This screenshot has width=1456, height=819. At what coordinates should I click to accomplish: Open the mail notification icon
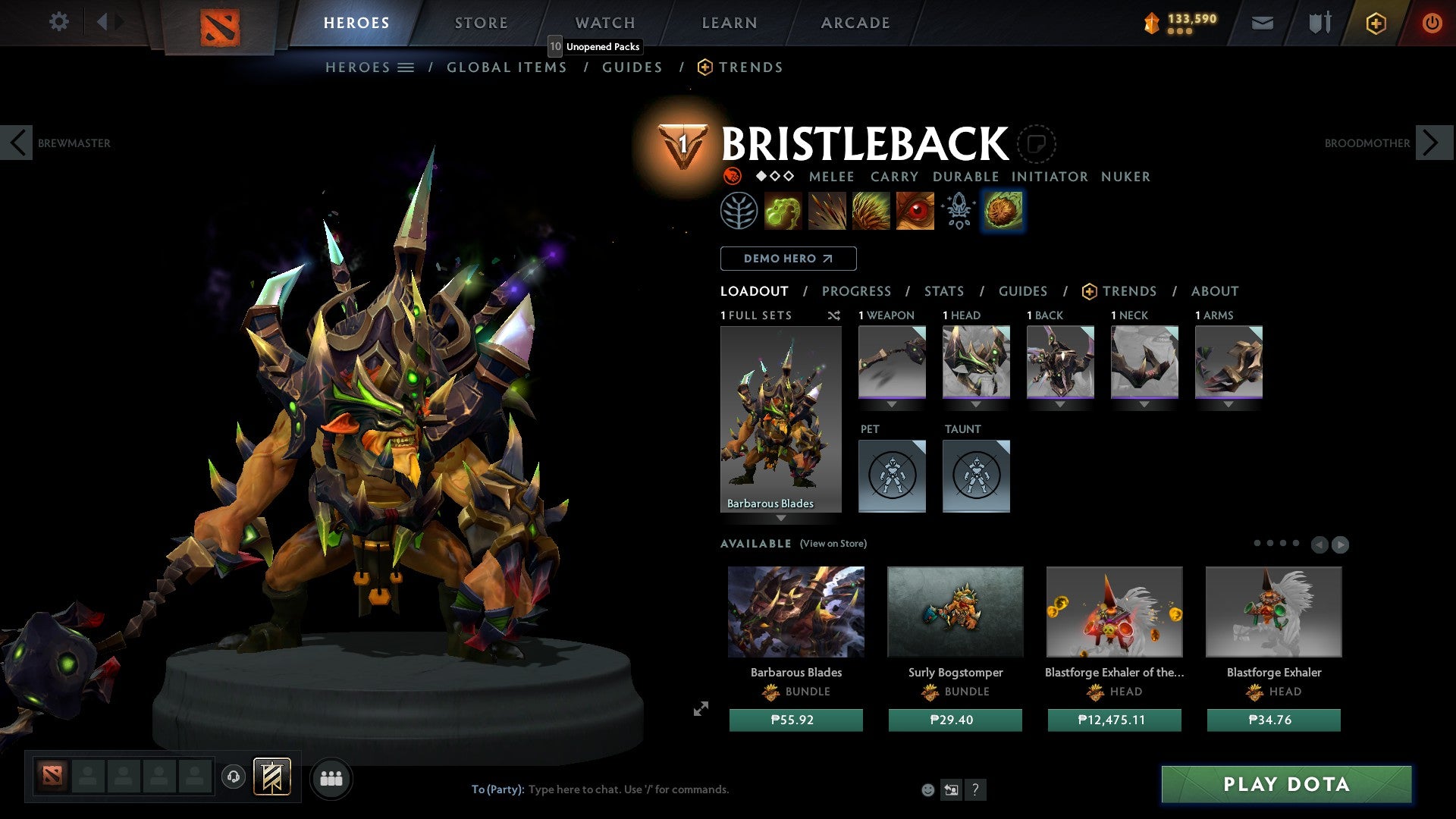pyautogui.click(x=1261, y=23)
